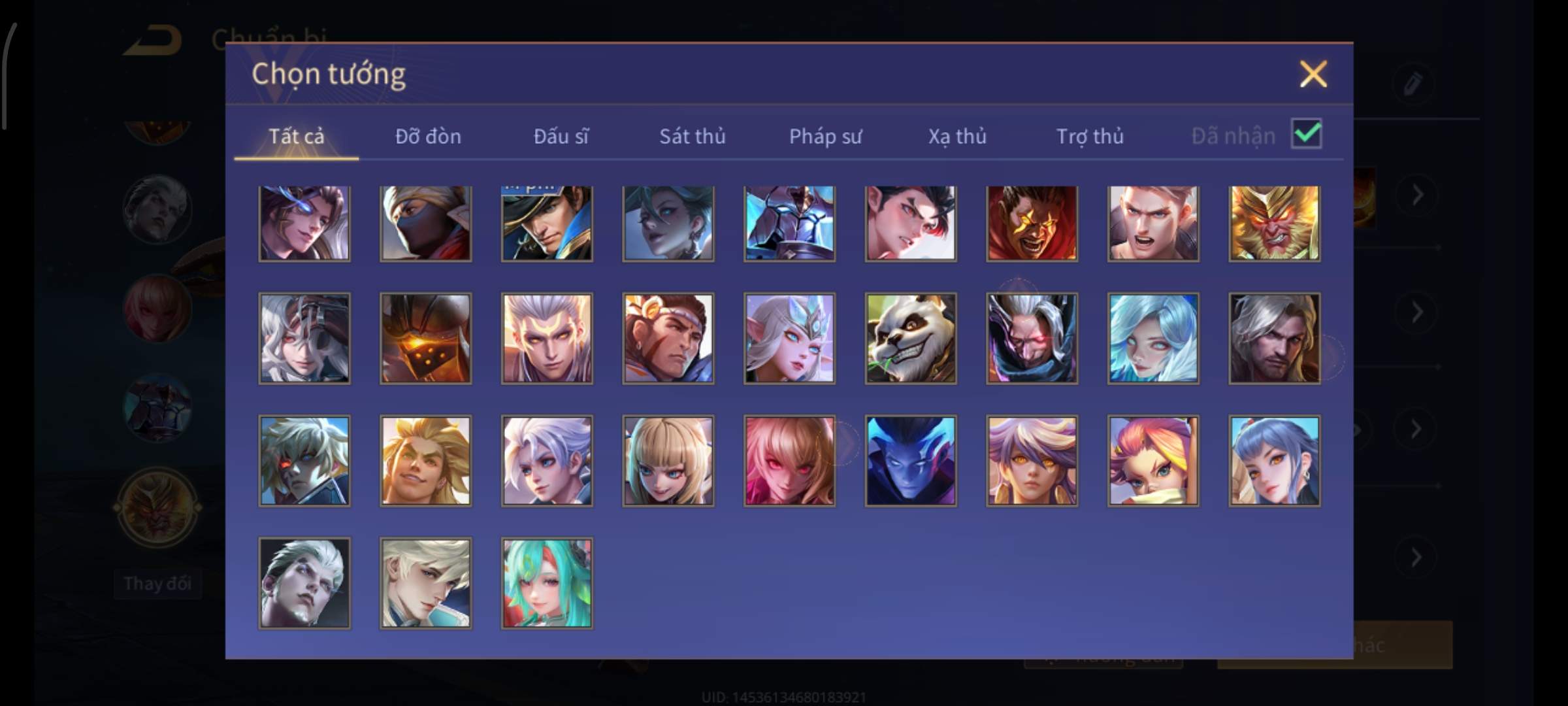Pick the teal-haired girl hero
The height and width of the screenshot is (706, 1568).
coord(547,583)
